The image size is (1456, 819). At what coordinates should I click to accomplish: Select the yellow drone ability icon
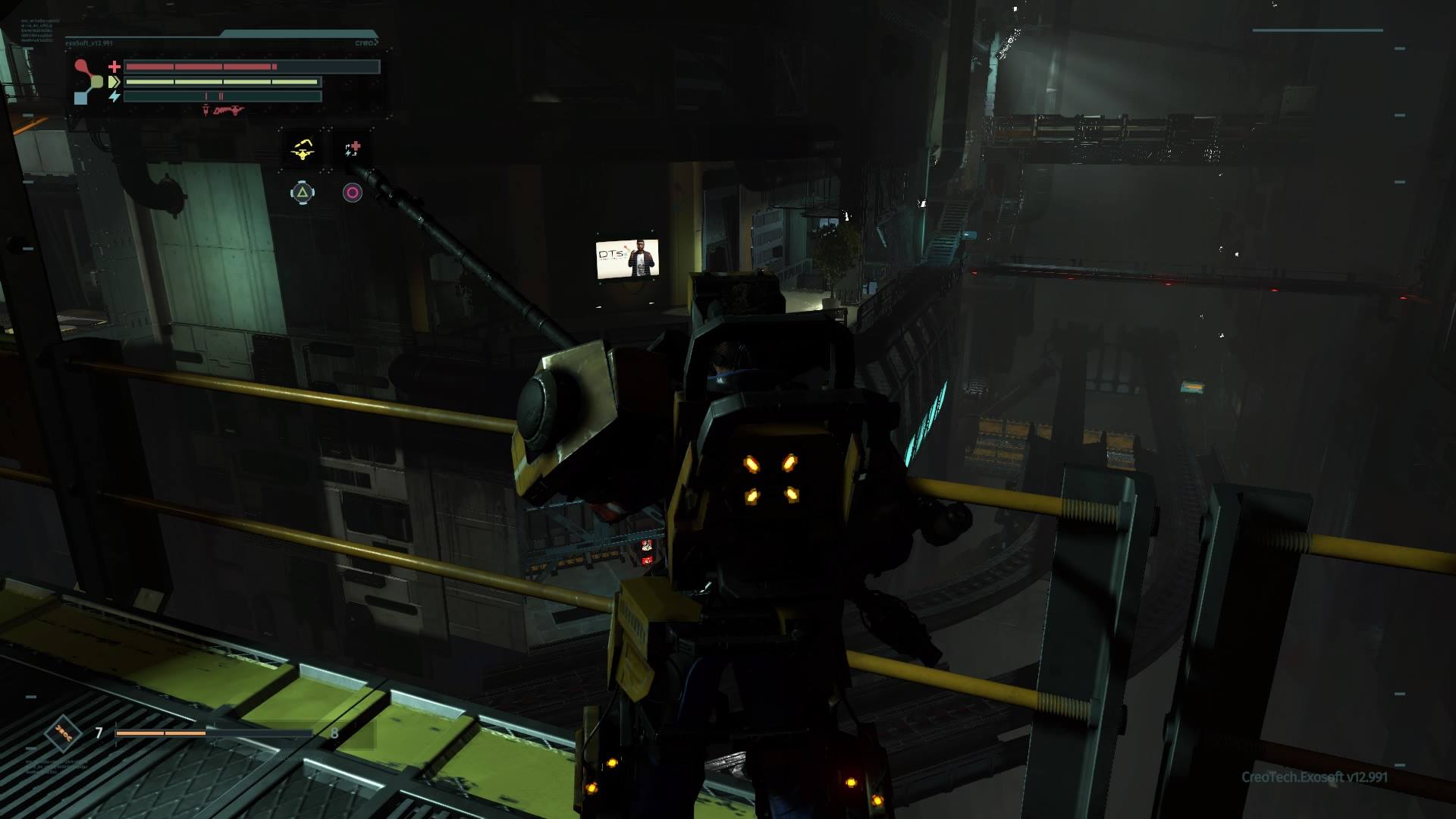coord(303,149)
